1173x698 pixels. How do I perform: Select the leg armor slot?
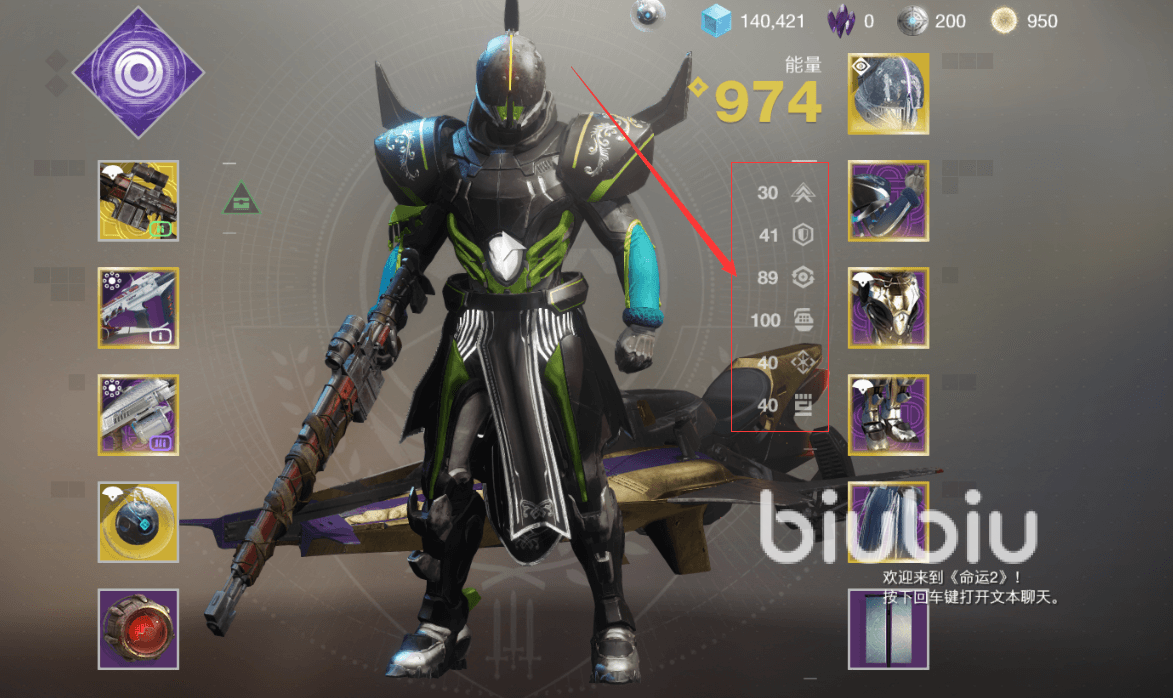point(888,415)
